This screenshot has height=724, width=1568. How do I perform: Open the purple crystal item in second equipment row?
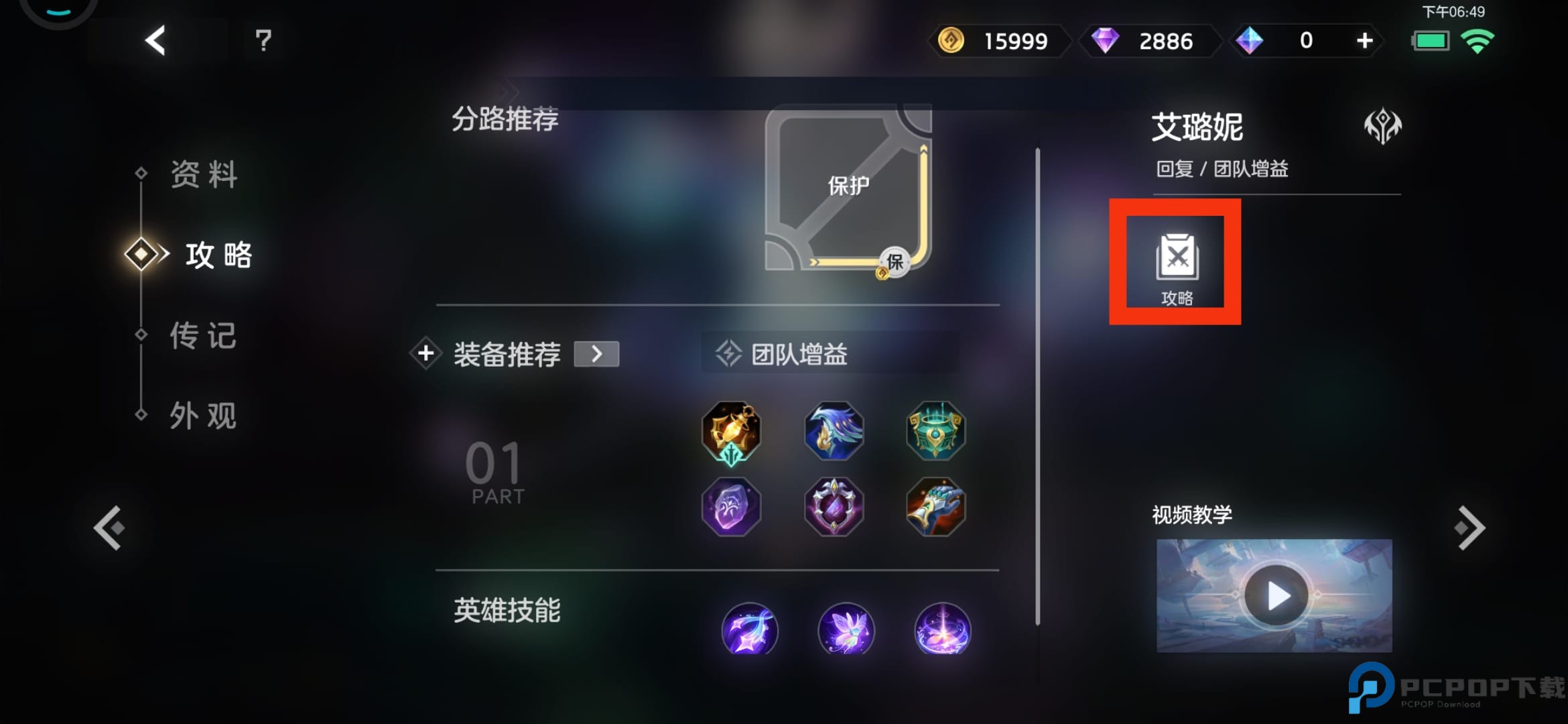coord(731,507)
